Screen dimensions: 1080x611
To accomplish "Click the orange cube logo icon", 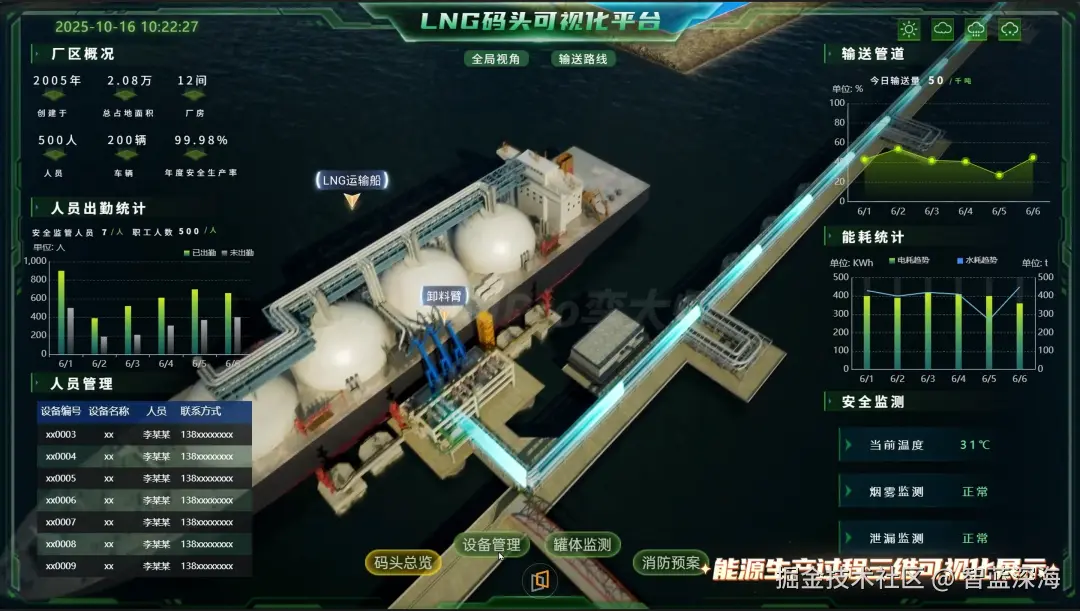I will pyautogui.click(x=540, y=580).
